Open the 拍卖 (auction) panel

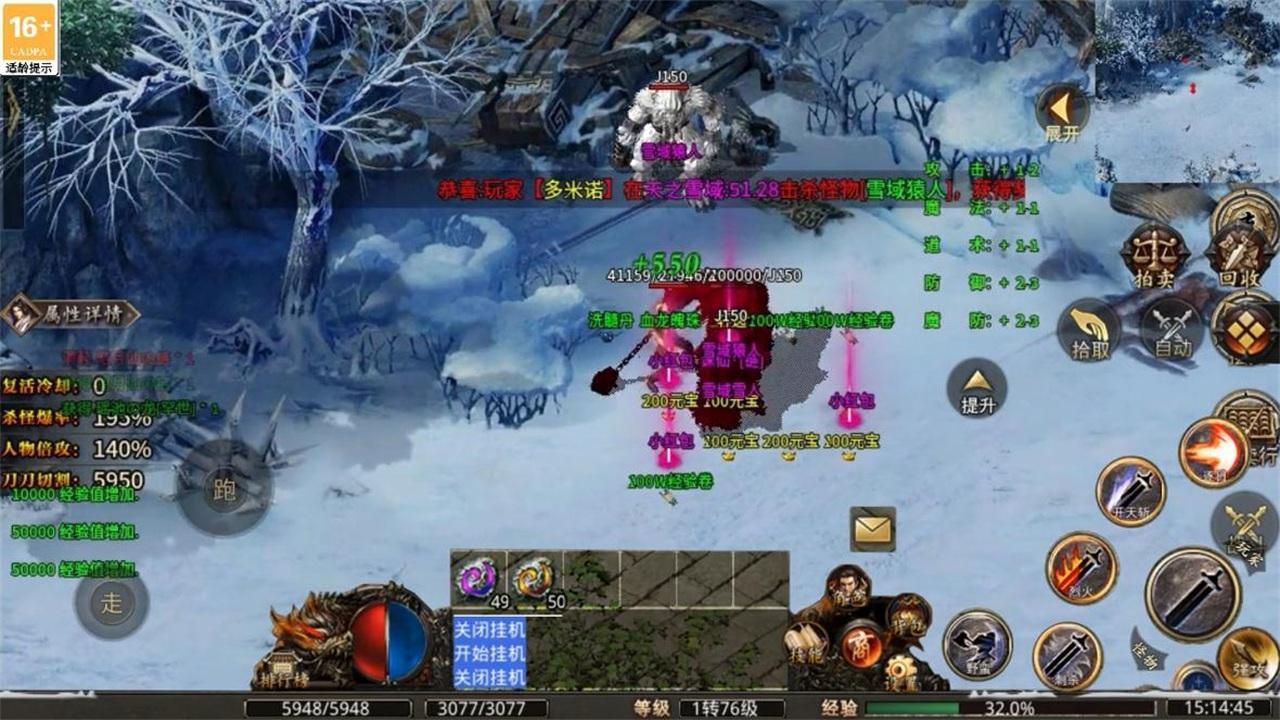tap(1152, 253)
